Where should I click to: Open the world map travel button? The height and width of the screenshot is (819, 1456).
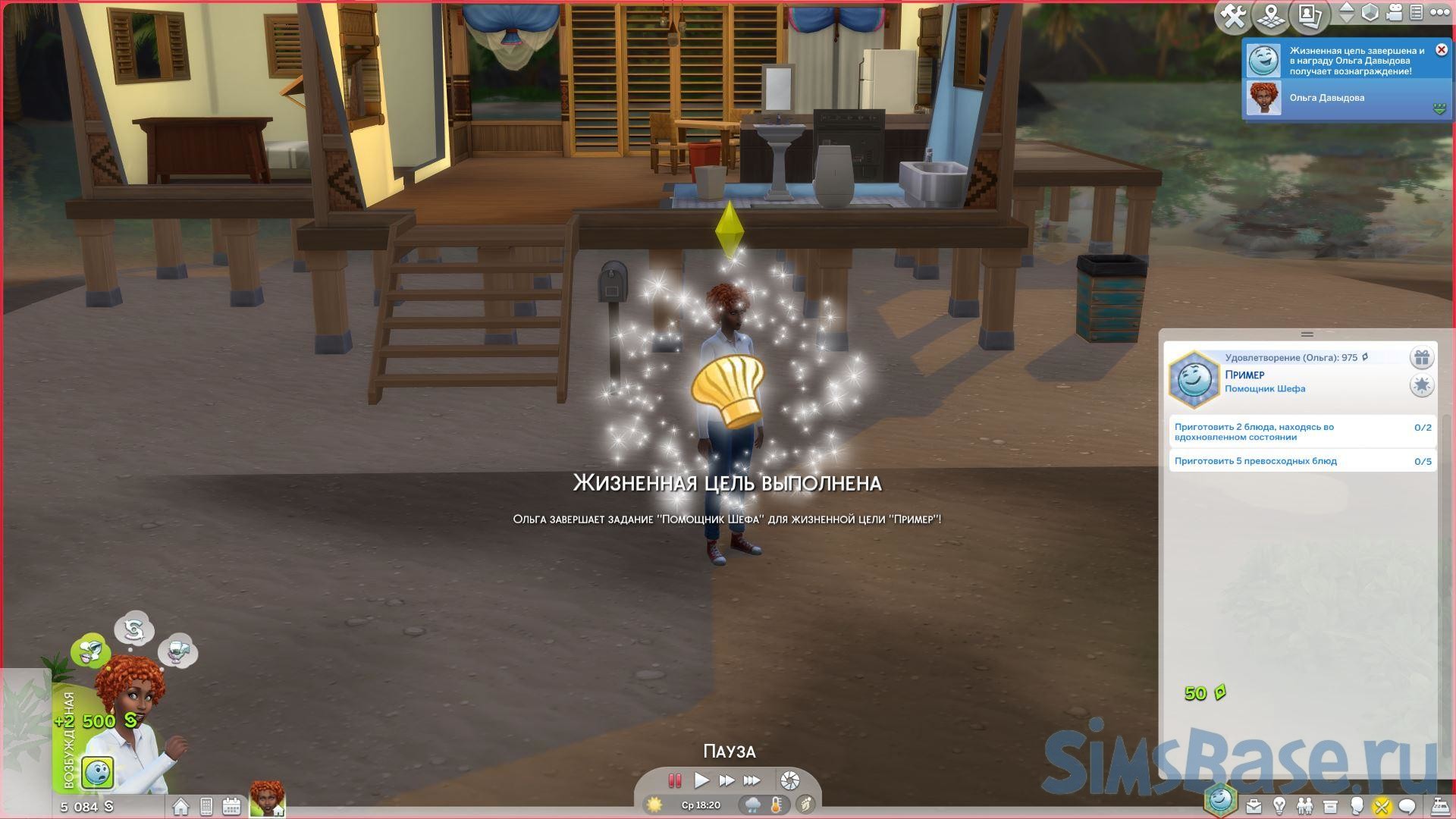(1272, 16)
